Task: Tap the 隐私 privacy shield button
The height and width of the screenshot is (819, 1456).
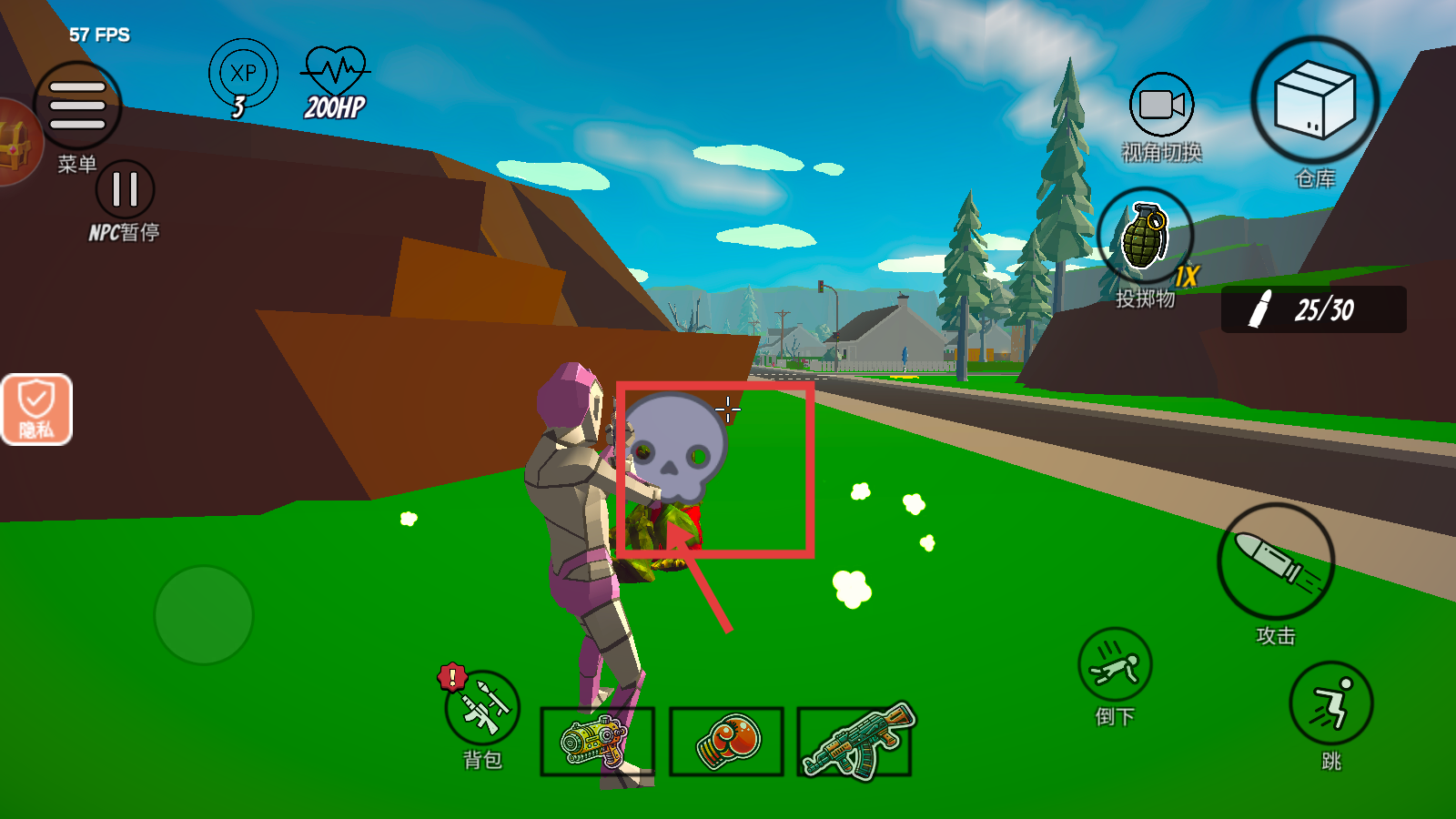Action: [x=36, y=409]
